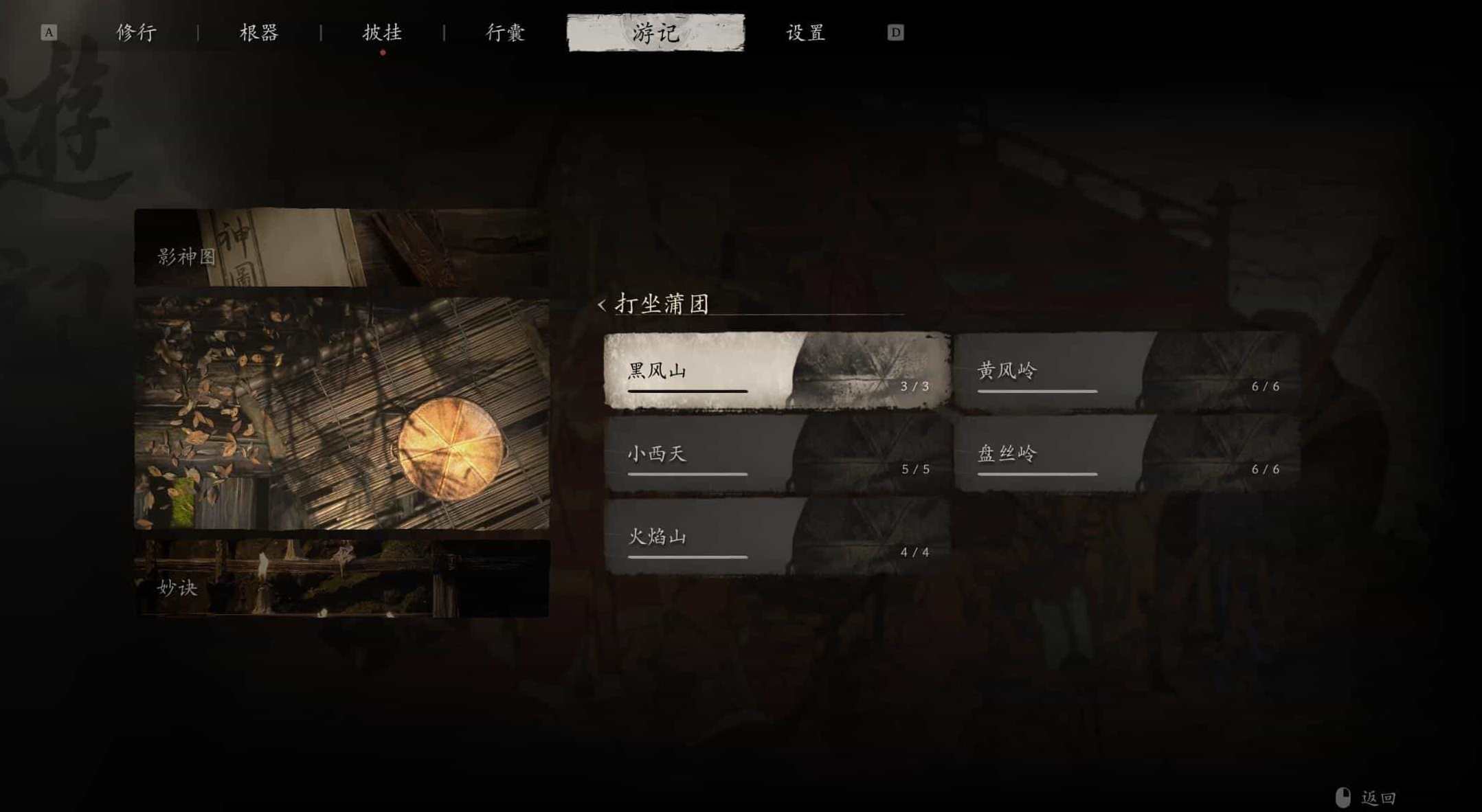Open the 披挂 equipment tab
The image size is (1482, 812).
(x=382, y=32)
